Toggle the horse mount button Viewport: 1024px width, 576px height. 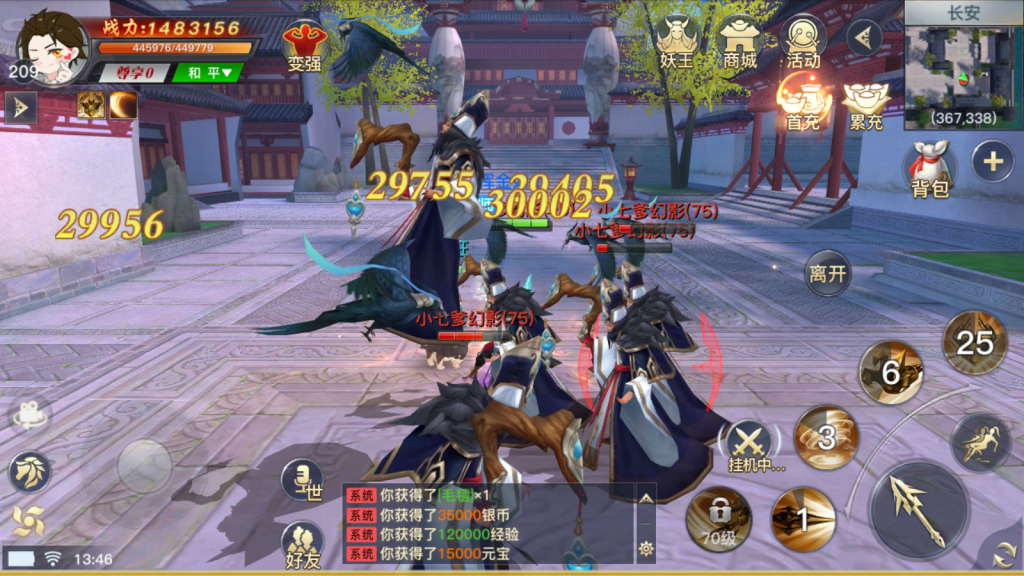980,441
